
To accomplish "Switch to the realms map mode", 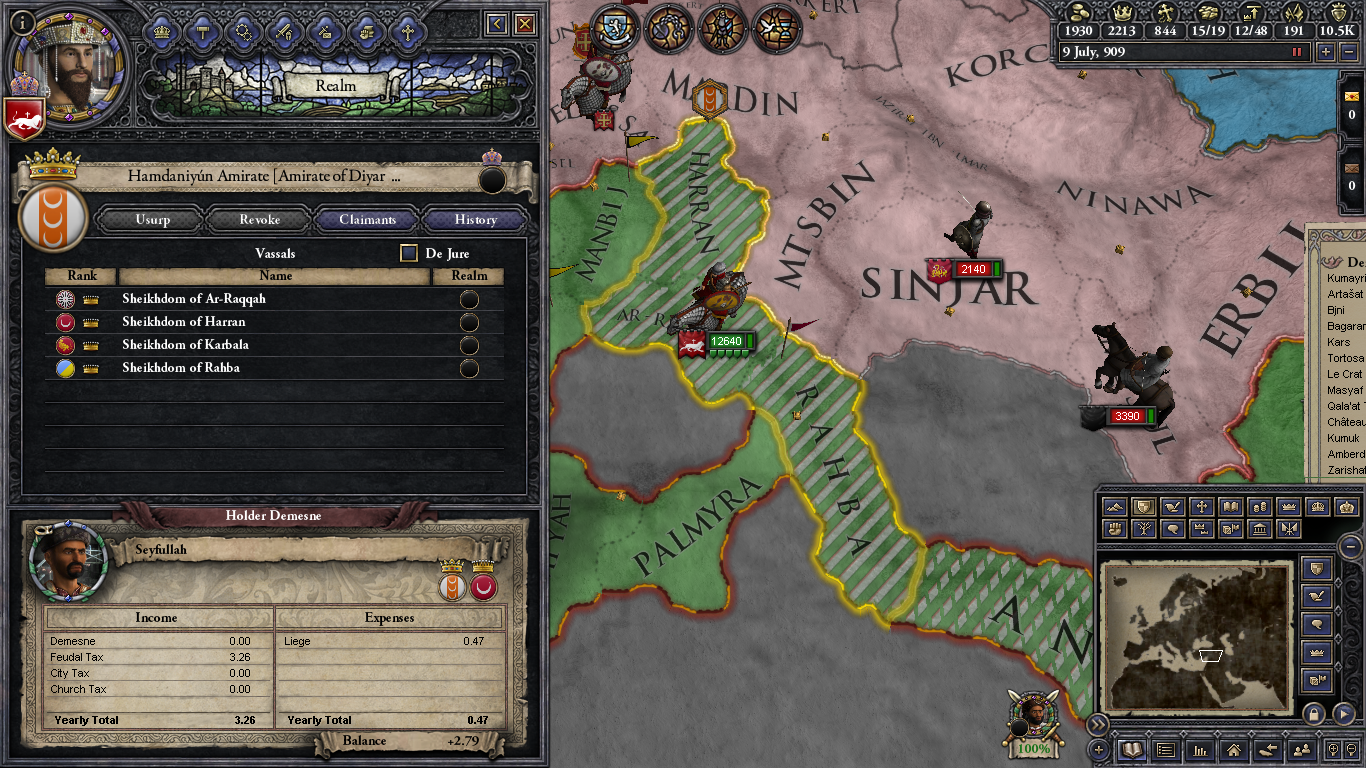I will click(x=1143, y=507).
